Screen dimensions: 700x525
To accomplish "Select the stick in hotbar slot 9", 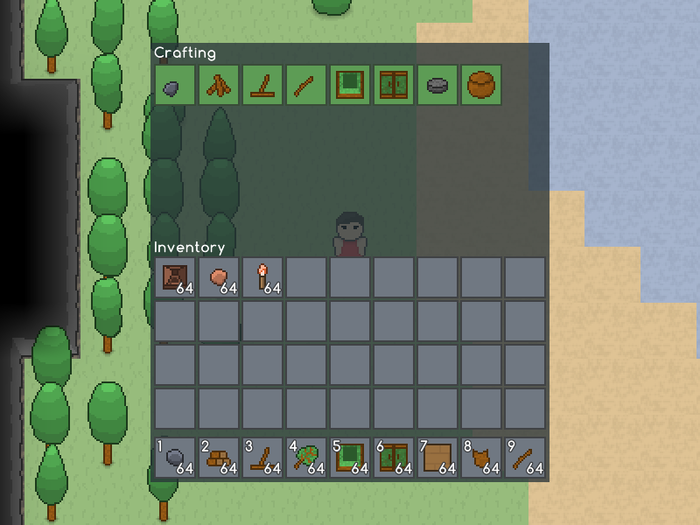I will pos(526,458).
